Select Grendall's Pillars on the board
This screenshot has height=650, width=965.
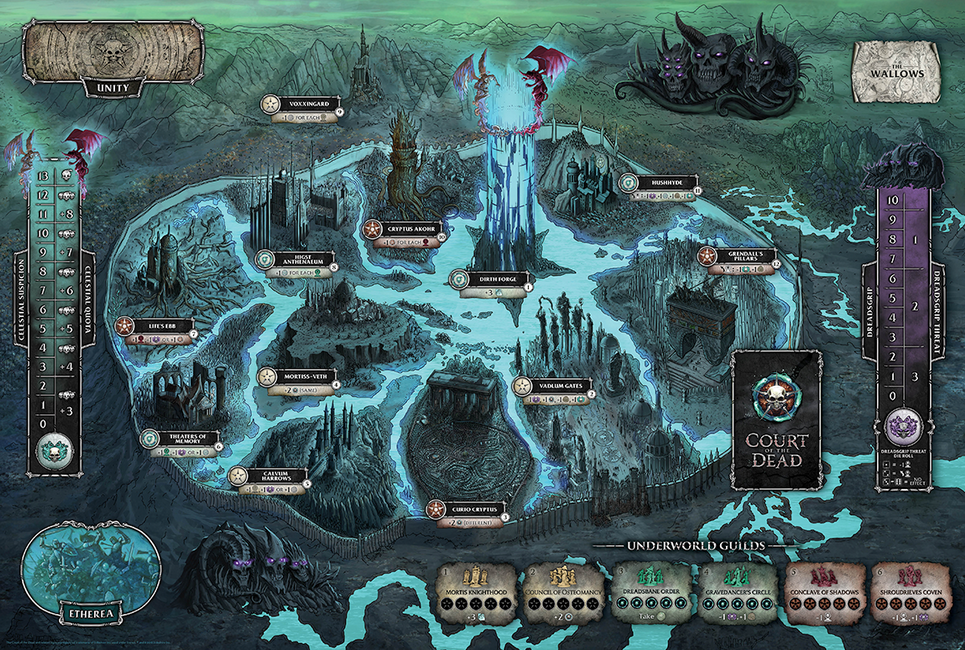tap(745, 256)
